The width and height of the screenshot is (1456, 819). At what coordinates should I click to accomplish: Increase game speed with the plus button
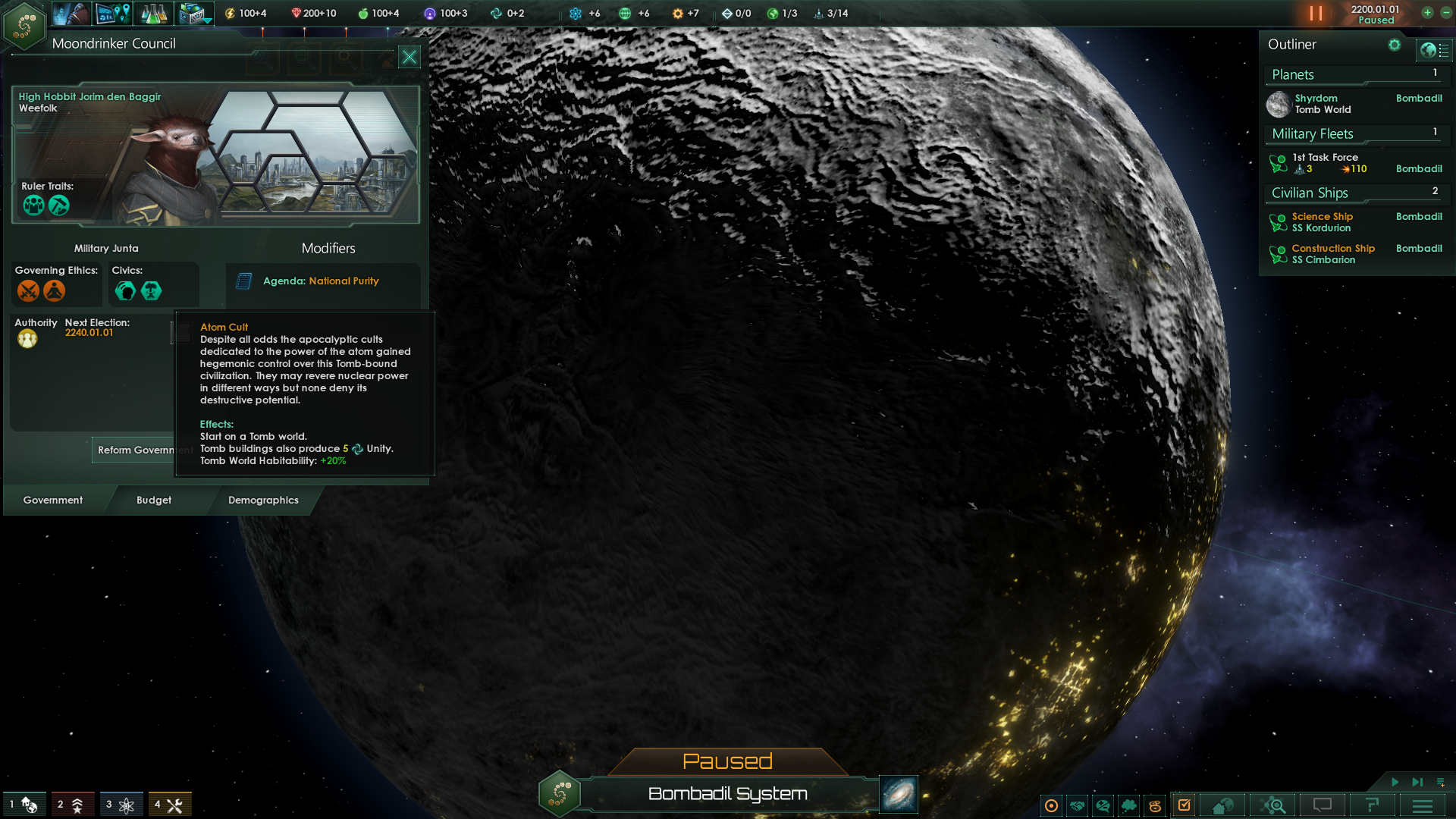1427,13
